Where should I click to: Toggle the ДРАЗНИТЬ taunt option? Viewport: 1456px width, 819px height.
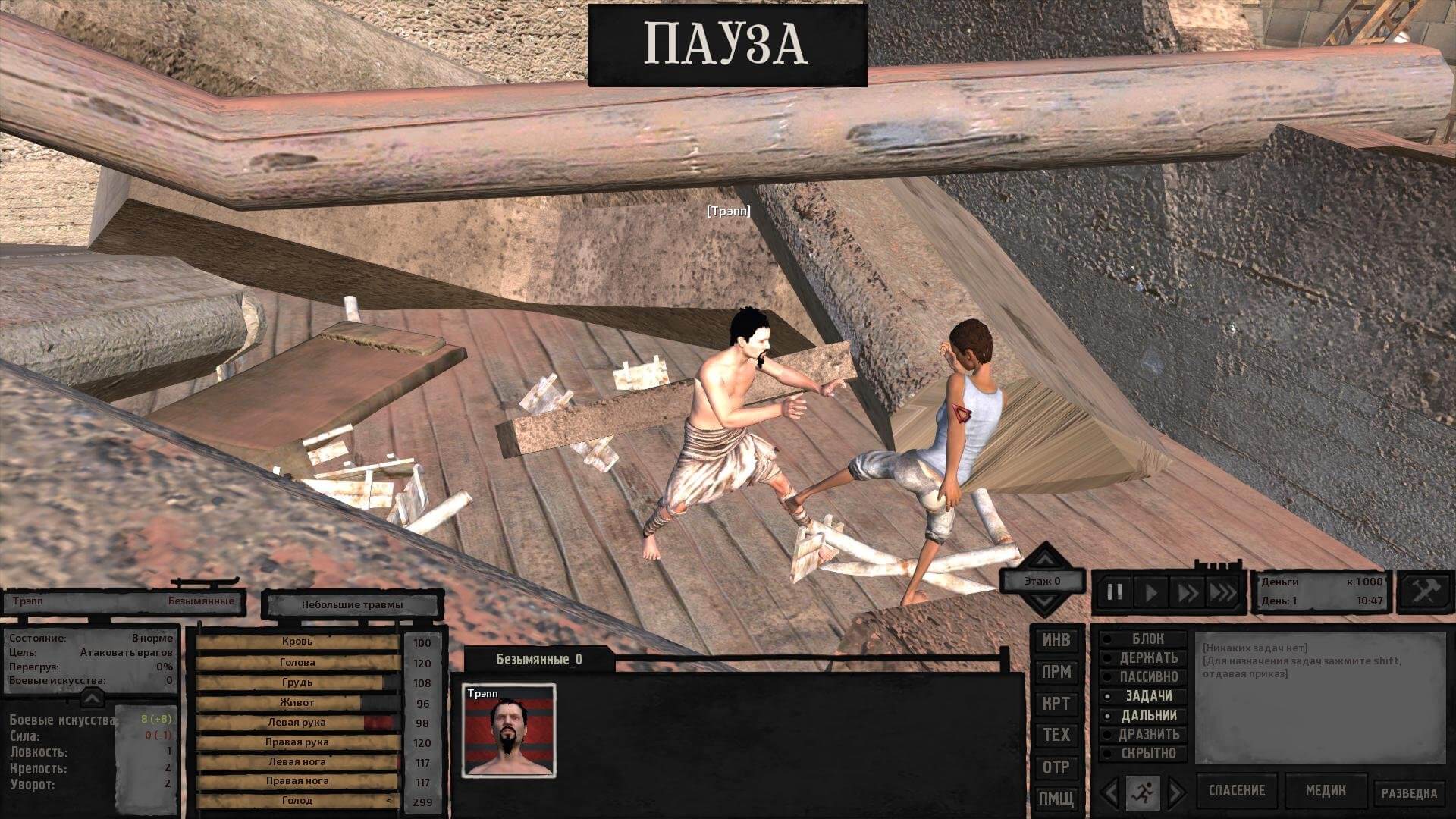pos(1148,734)
